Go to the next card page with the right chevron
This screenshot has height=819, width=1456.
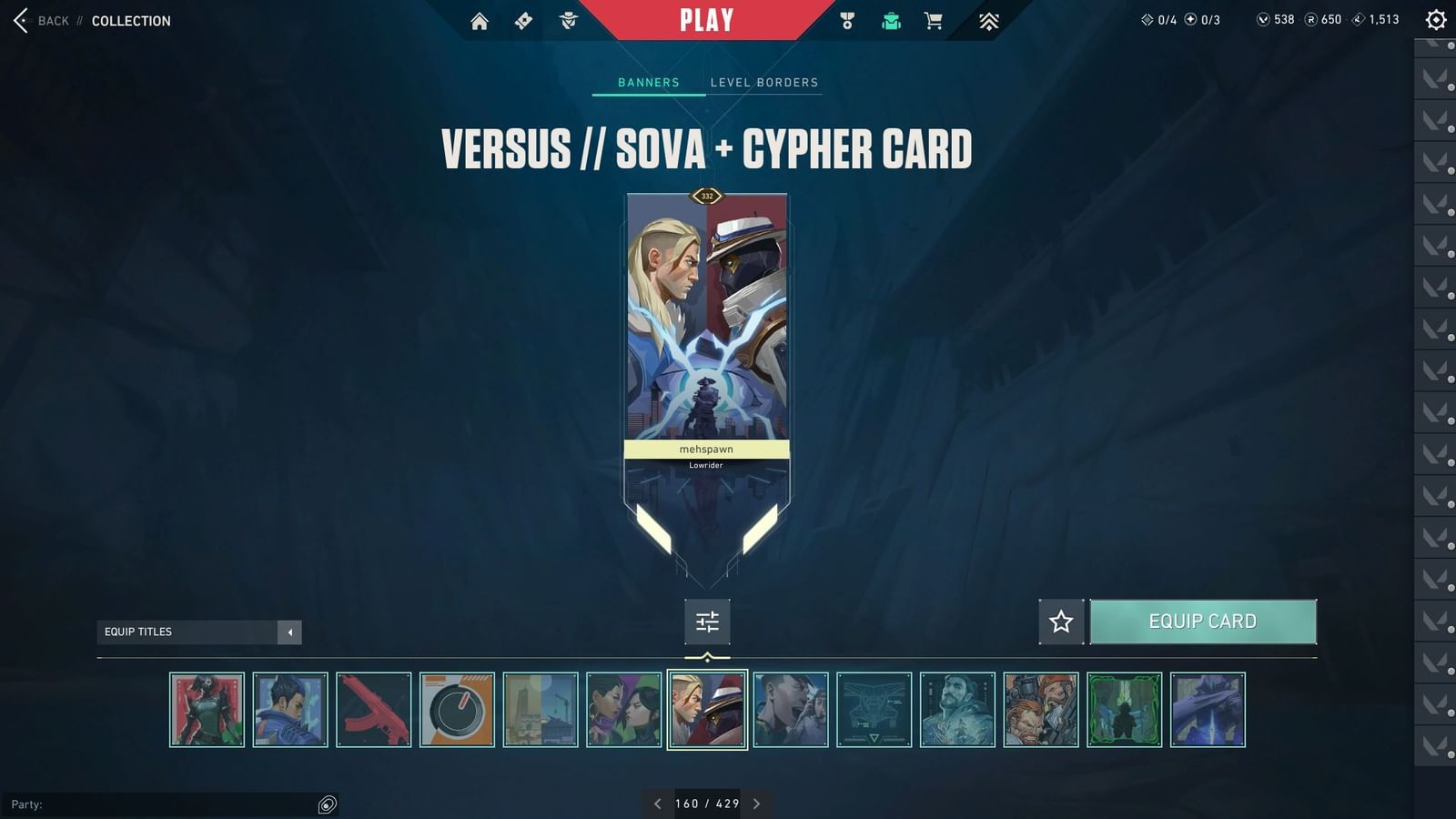tap(756, 804)
